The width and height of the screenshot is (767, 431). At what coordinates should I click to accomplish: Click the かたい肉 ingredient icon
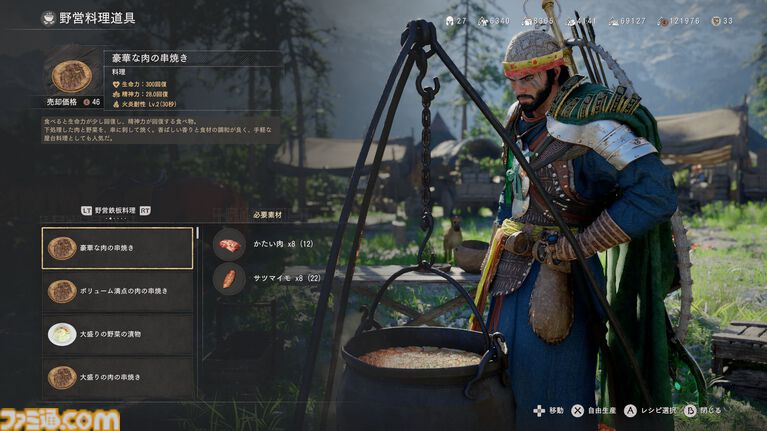tap(229, 245)
